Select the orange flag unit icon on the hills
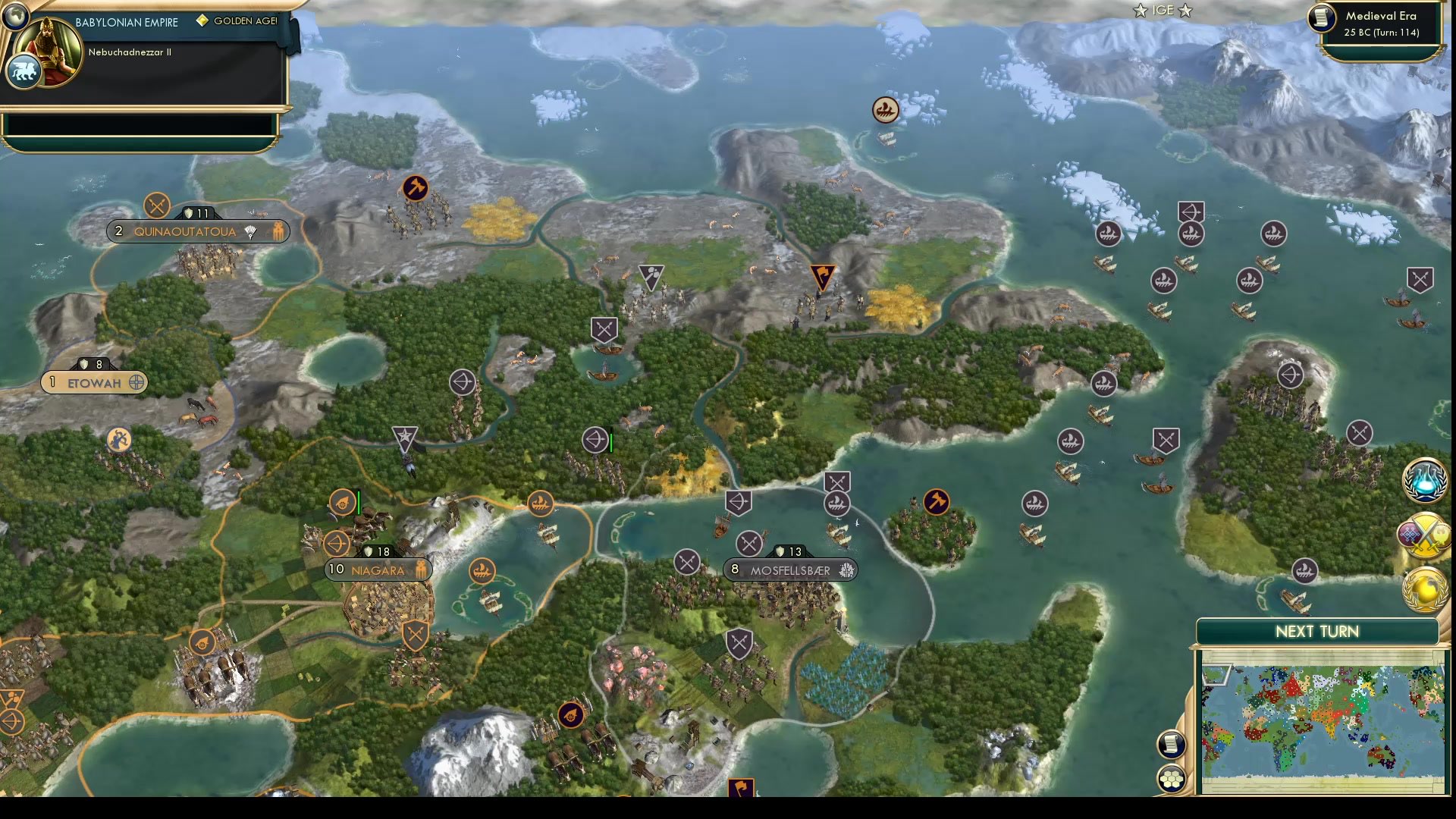 [823, 273]
